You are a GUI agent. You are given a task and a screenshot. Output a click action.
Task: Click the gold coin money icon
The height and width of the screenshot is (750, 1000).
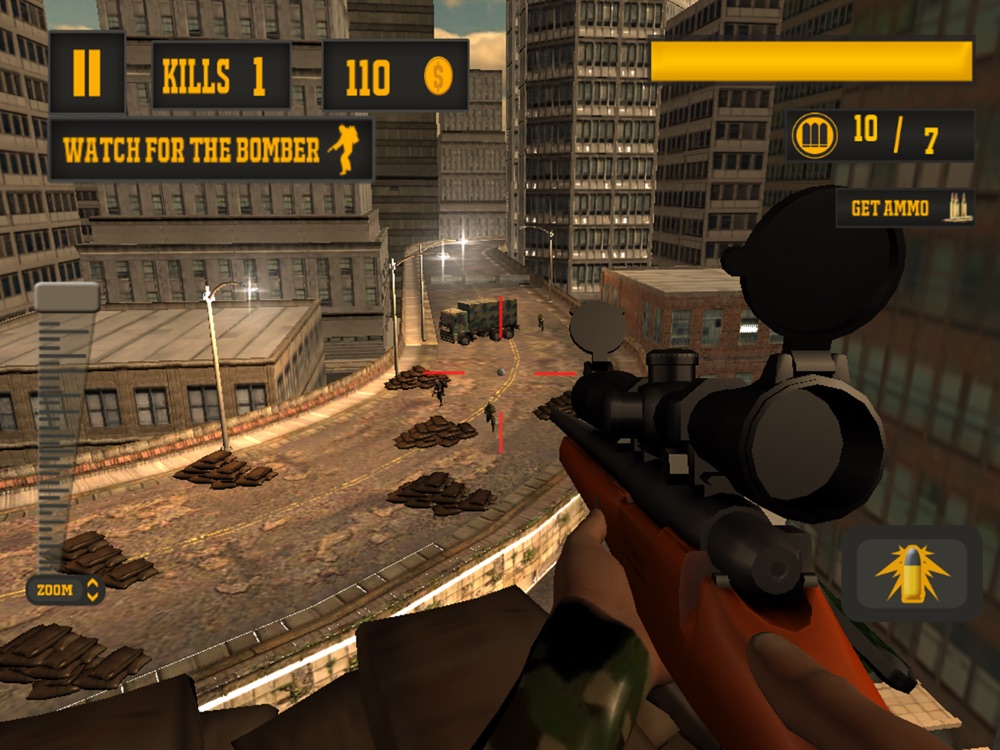[x=438, y=76]
